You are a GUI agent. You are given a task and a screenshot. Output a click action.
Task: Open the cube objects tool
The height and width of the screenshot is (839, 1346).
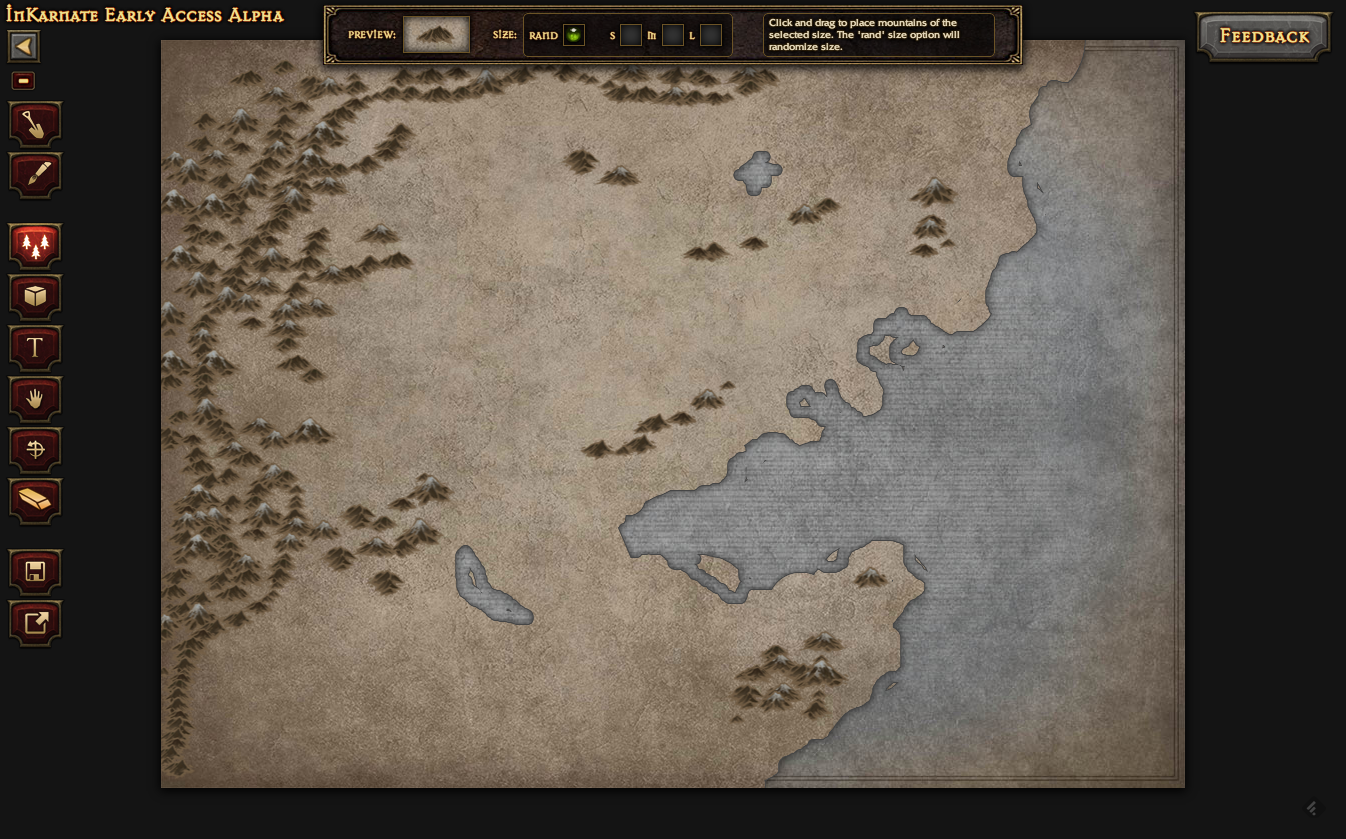point(35,296)
